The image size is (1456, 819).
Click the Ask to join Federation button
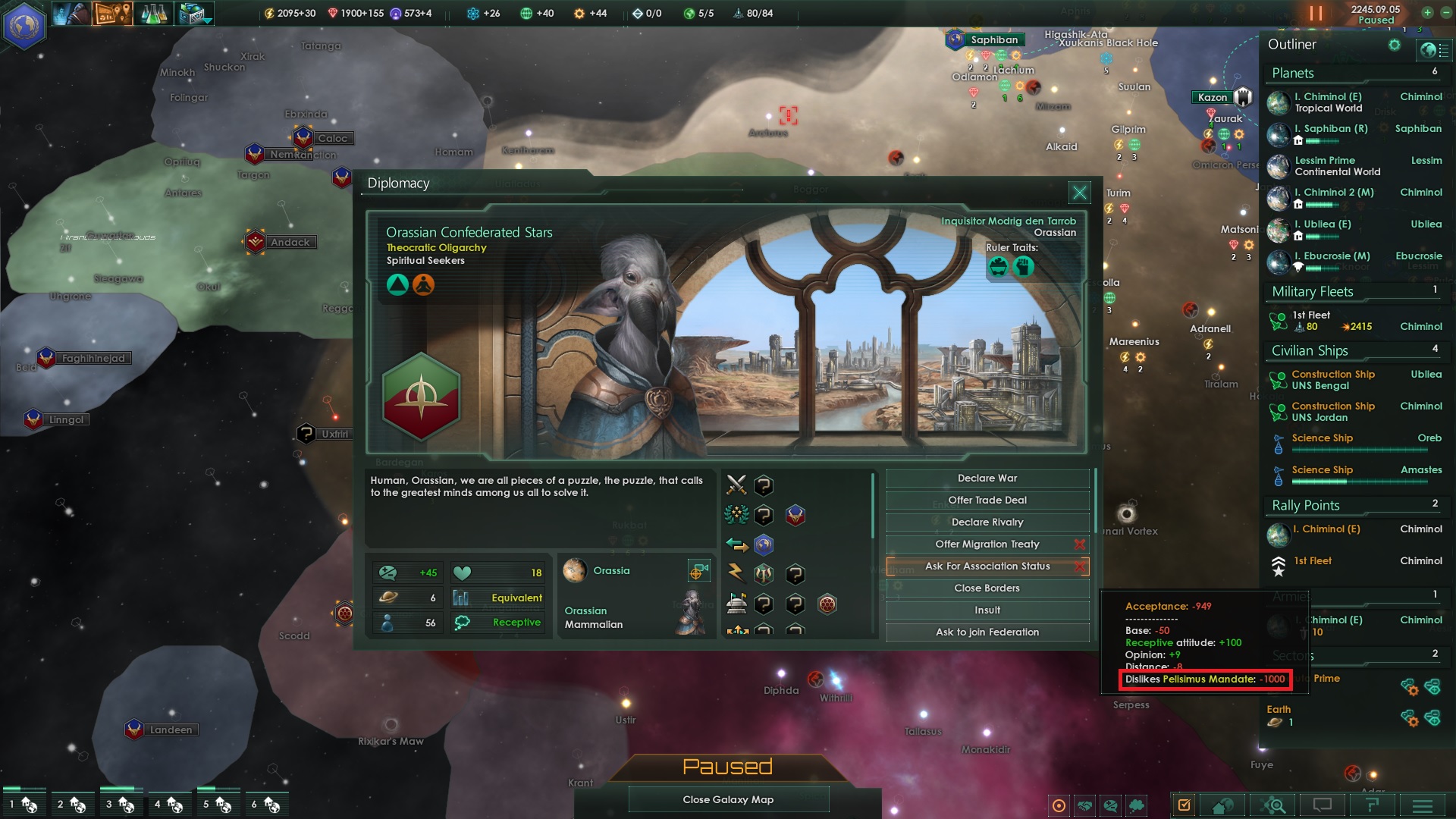point(987,632)
